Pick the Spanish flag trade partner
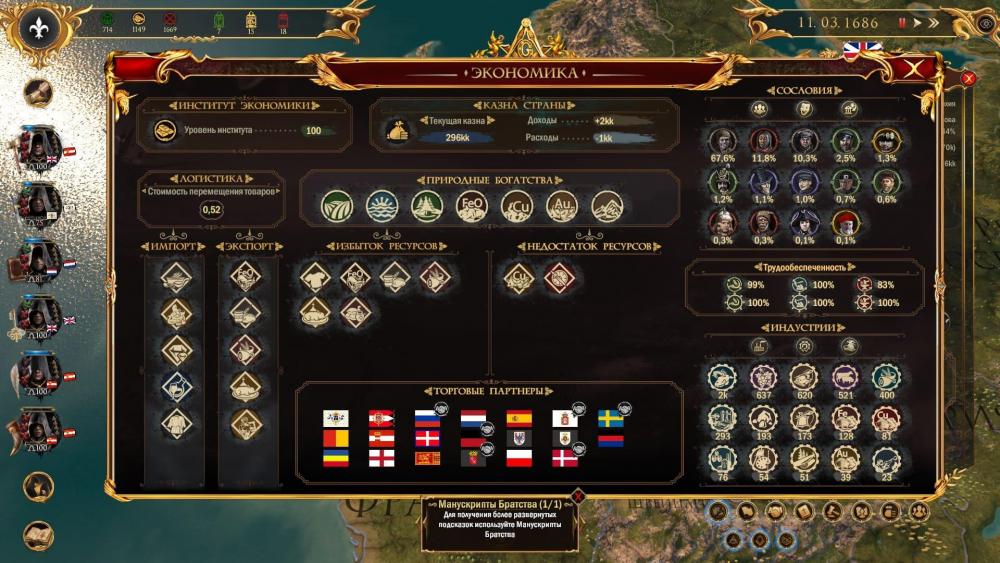Screen dimensions: 1000x563 tap(519, 418)
